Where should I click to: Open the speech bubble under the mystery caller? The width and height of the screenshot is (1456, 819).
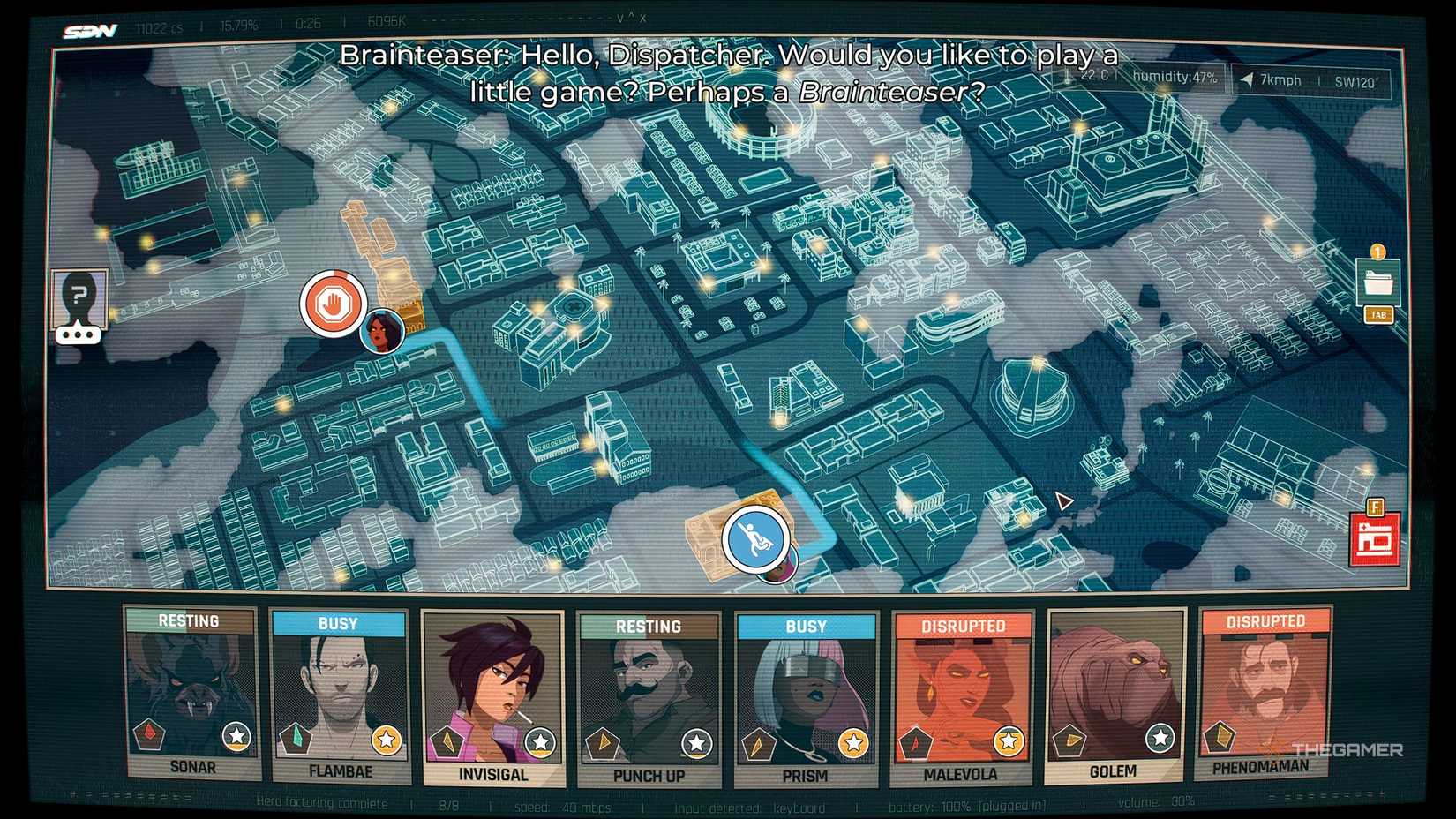(79, 334)
